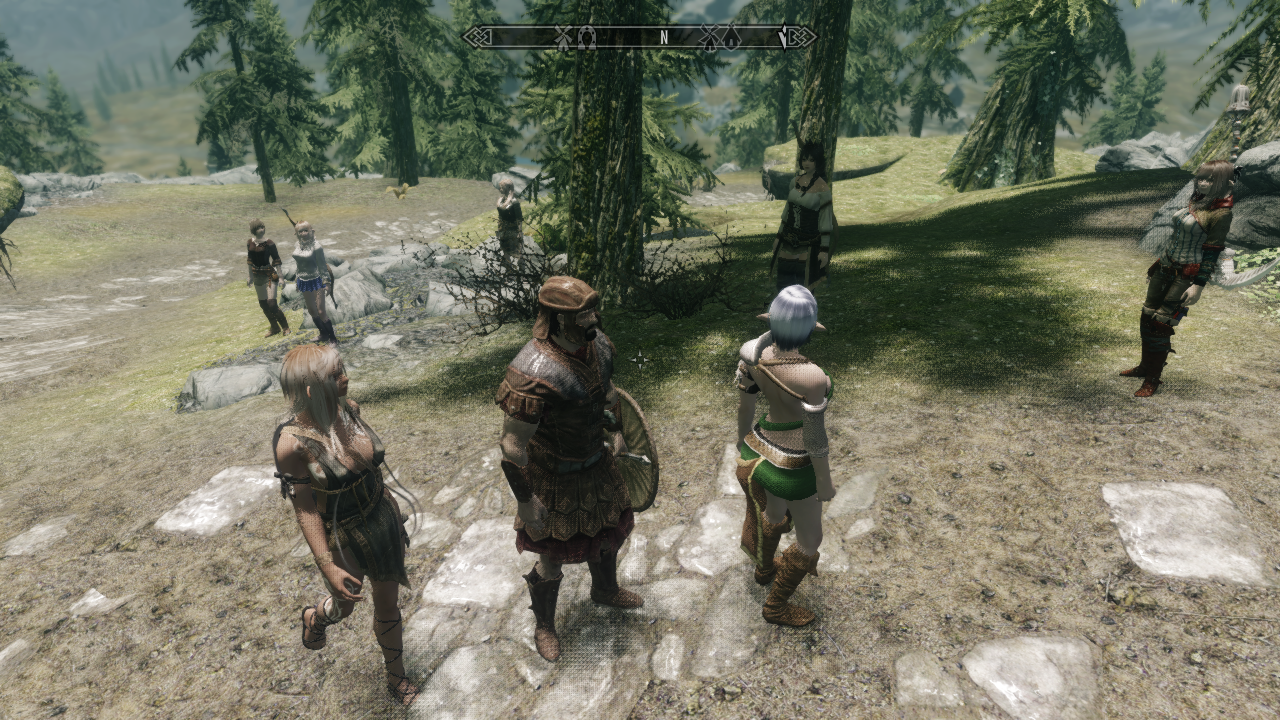This screenshot has width=1280, height=720.
Task: Click the N north indicator on the compass
Action: tap(663, 37)
